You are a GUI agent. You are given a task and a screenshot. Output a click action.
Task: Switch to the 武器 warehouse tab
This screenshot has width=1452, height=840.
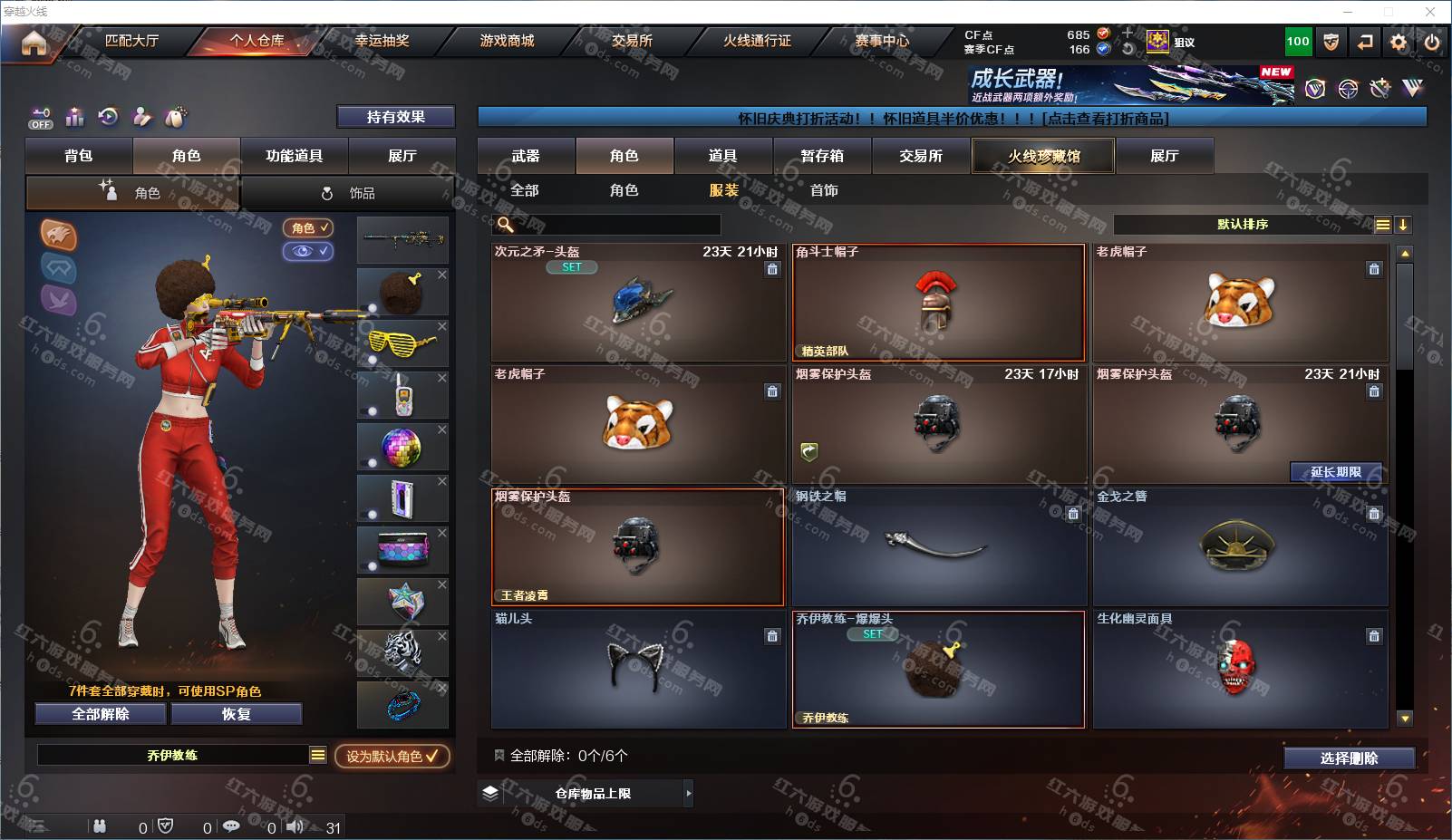[x=526, y=156]
